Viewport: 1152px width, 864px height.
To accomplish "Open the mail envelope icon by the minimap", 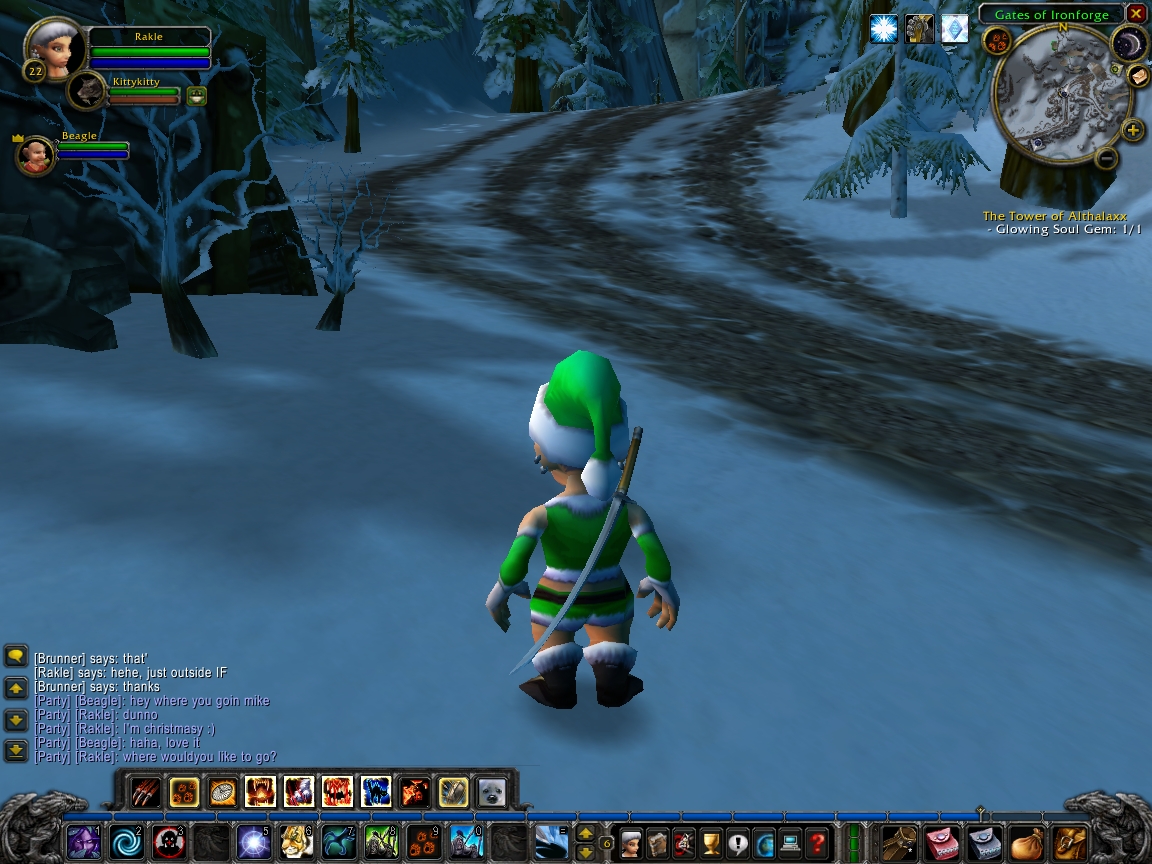I will (1138, 76).
